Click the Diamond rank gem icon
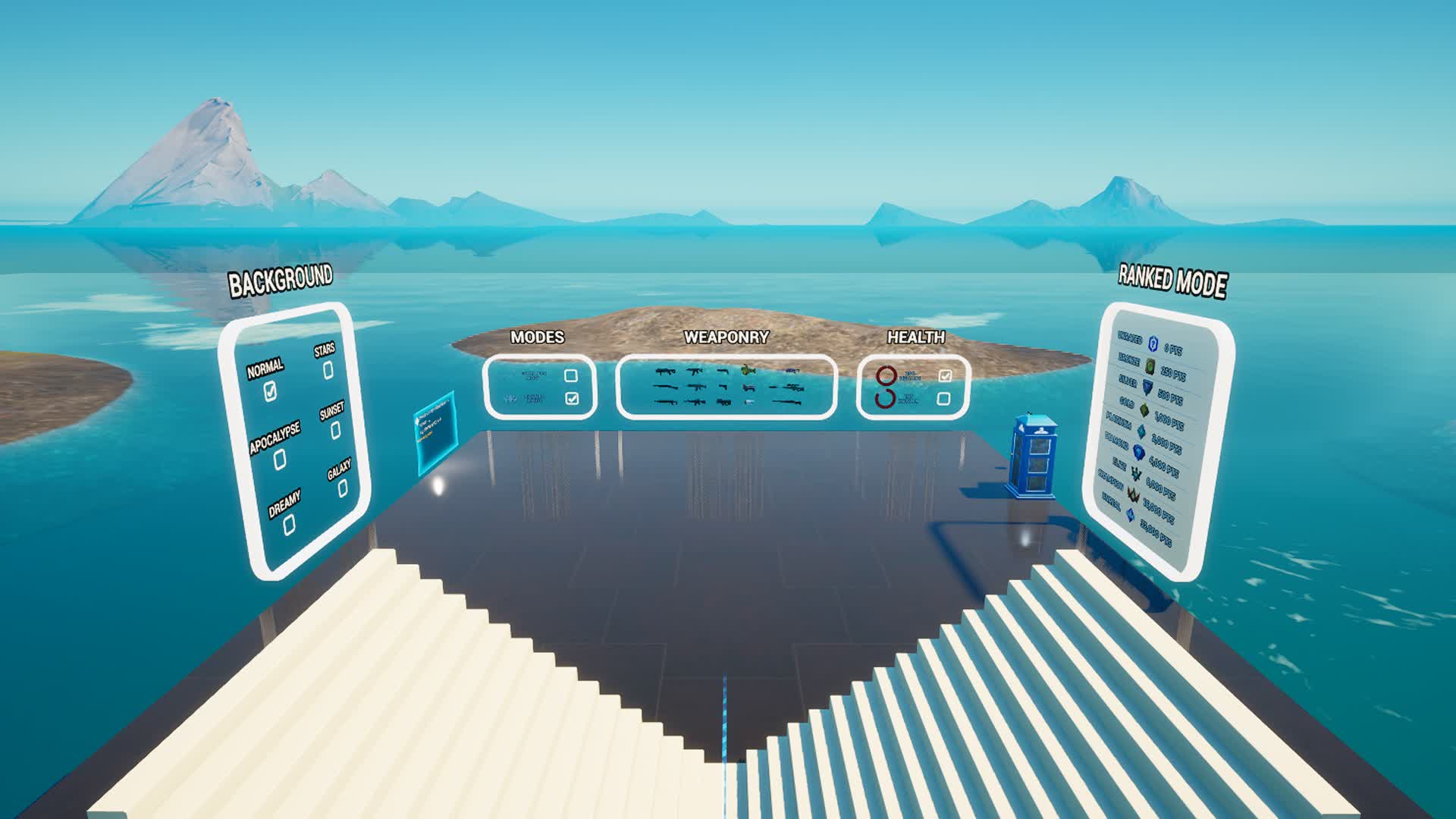 (1138, 451)
